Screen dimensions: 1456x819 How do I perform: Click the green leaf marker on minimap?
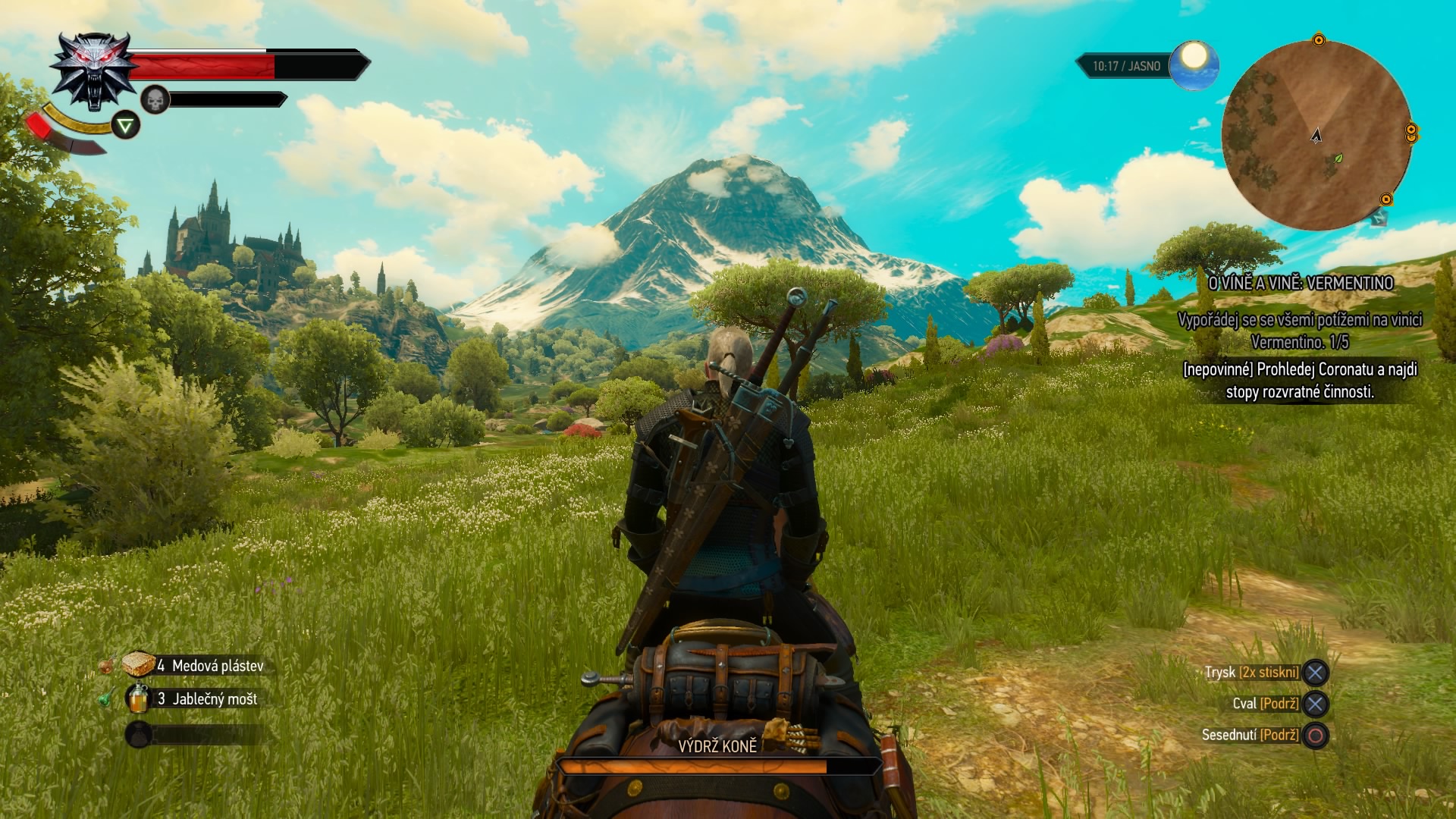[1338, 158]
